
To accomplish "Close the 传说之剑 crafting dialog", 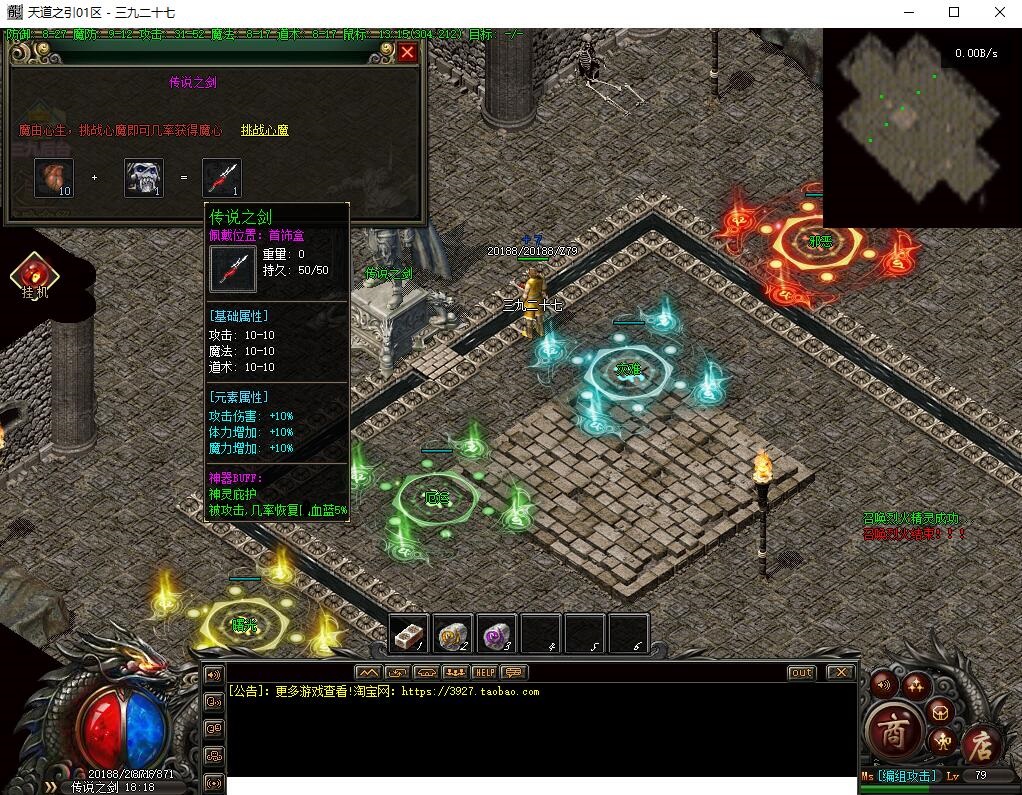I will [407, 53].
